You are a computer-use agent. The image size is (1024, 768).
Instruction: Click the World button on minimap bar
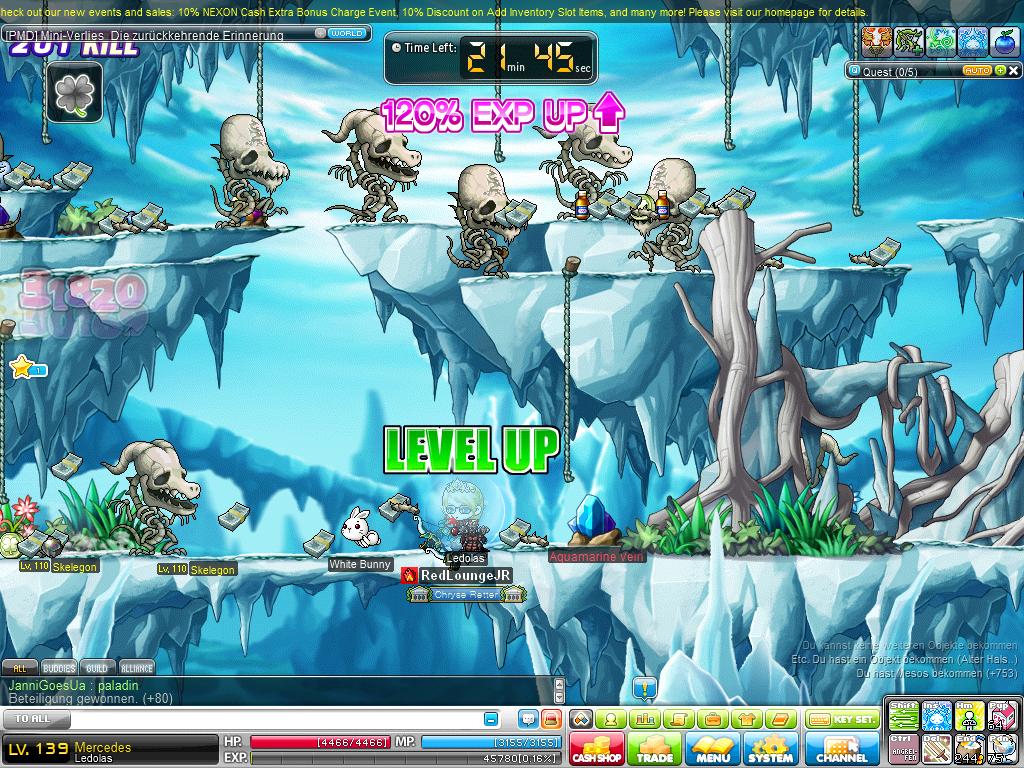tap(346, 33)
